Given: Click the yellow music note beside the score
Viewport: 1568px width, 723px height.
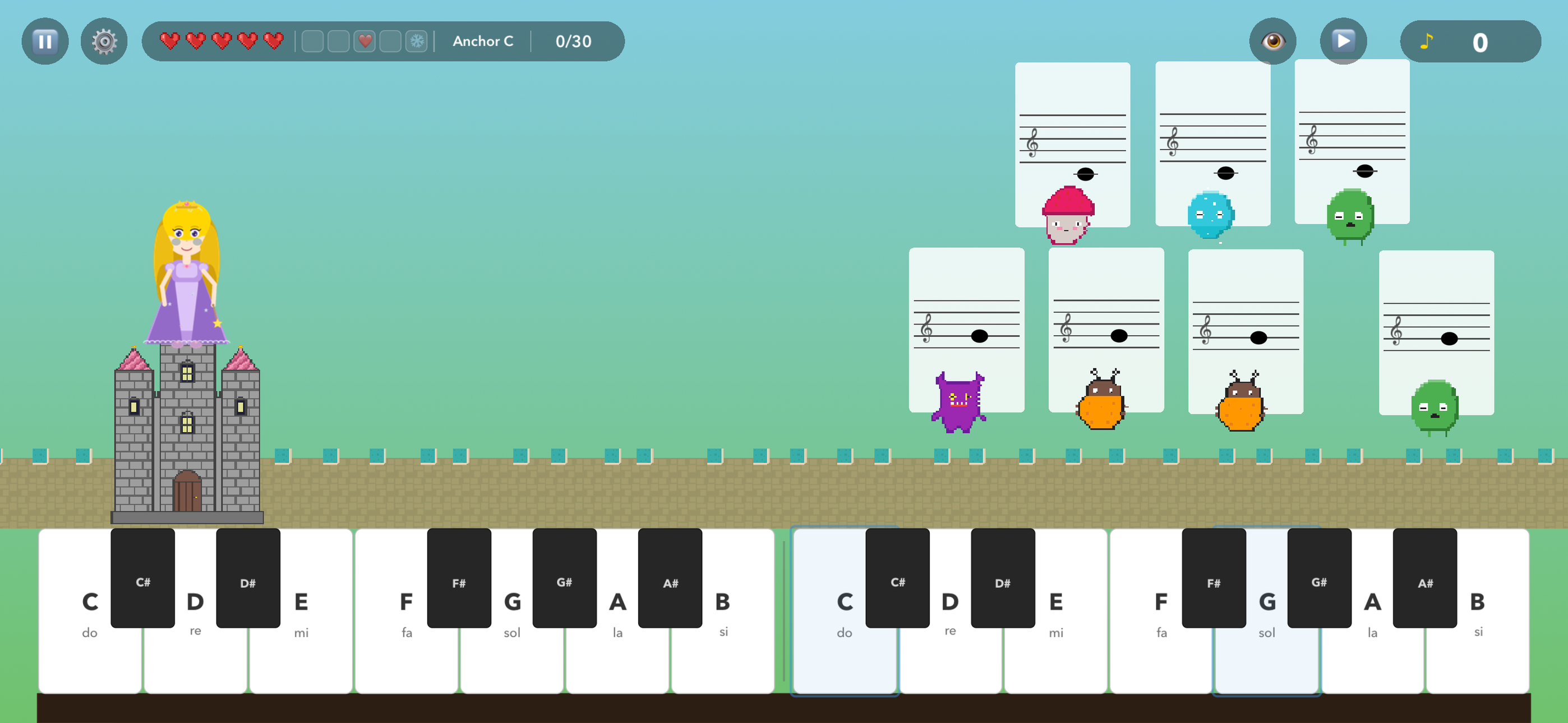Looking at the screenshot, I should click(1427, 41).
